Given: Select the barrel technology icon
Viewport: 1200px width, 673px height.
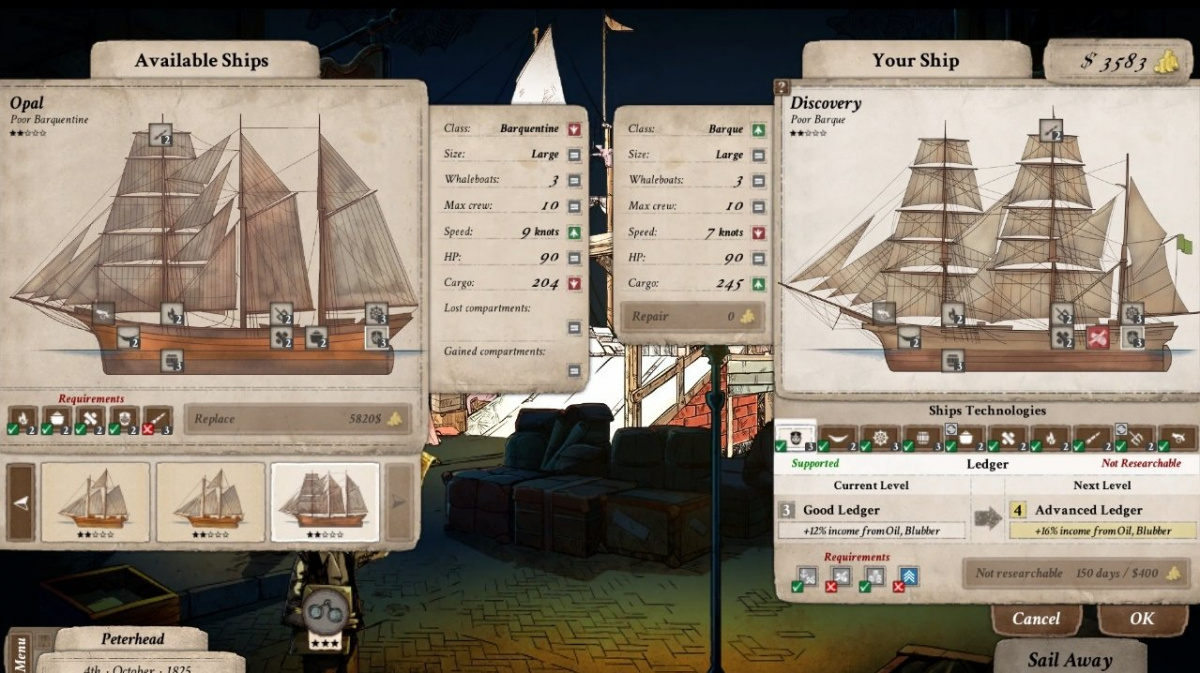Looking at the screenshot, I should pyautogui.click(x=922, y=438).
